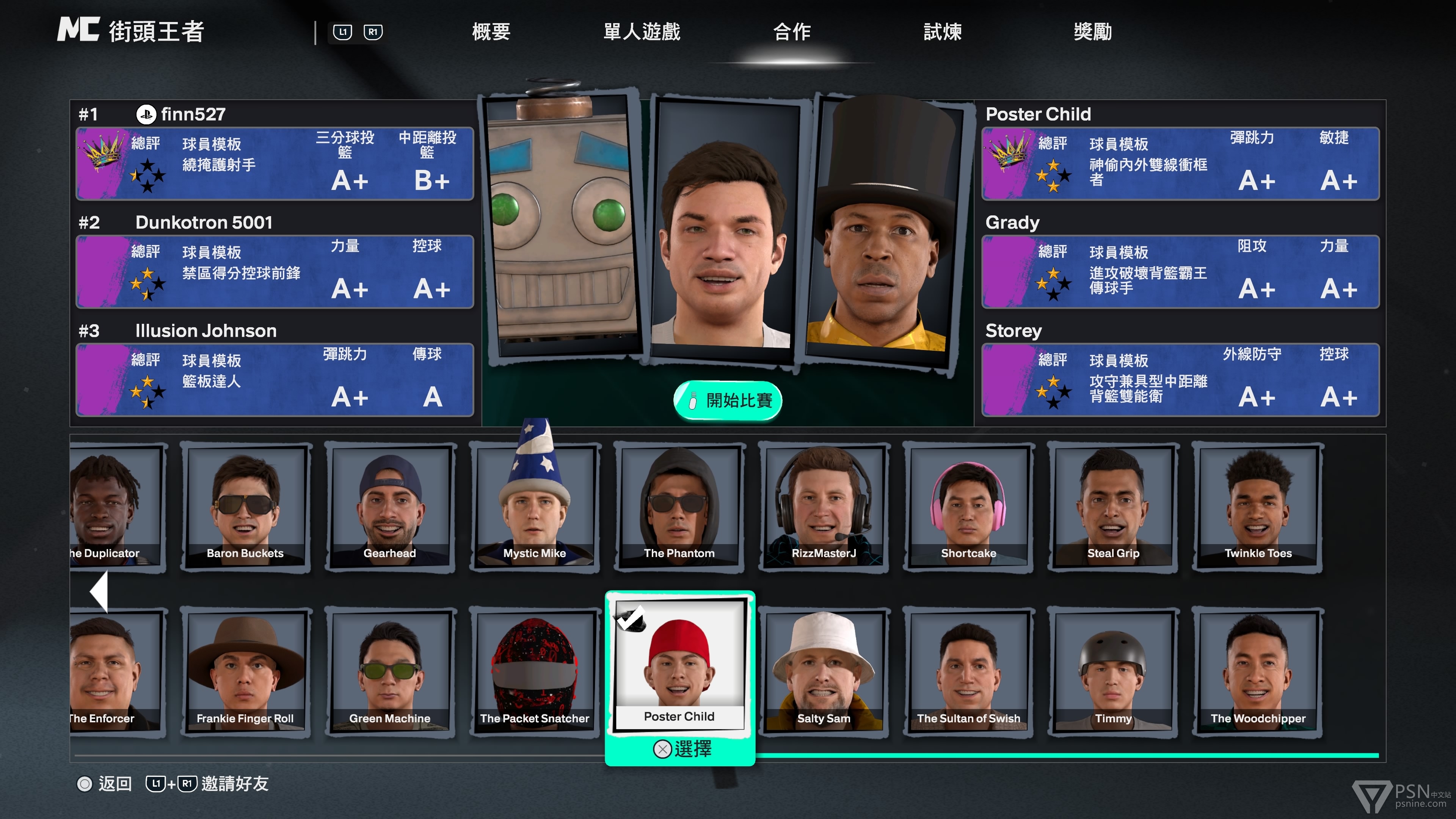Select the Twinkle Toes portrait
1456x819 pixels.
1258,507
